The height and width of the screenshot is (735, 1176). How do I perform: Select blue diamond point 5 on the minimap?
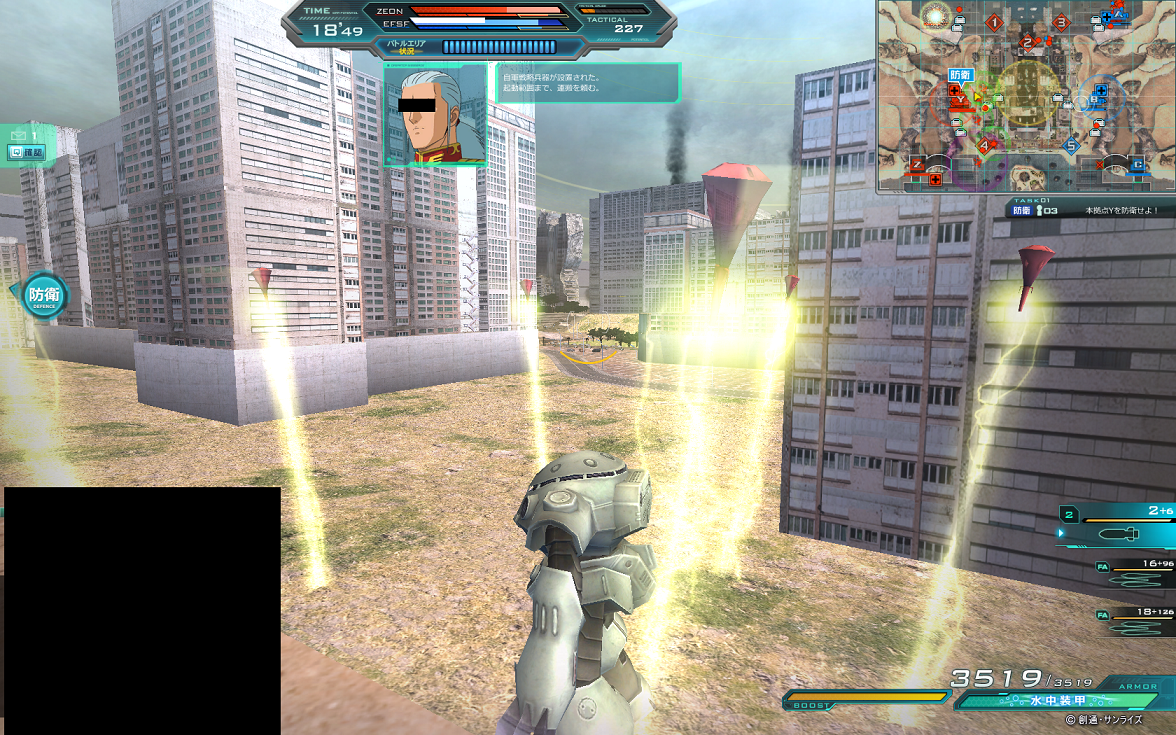pos(1071,146)
